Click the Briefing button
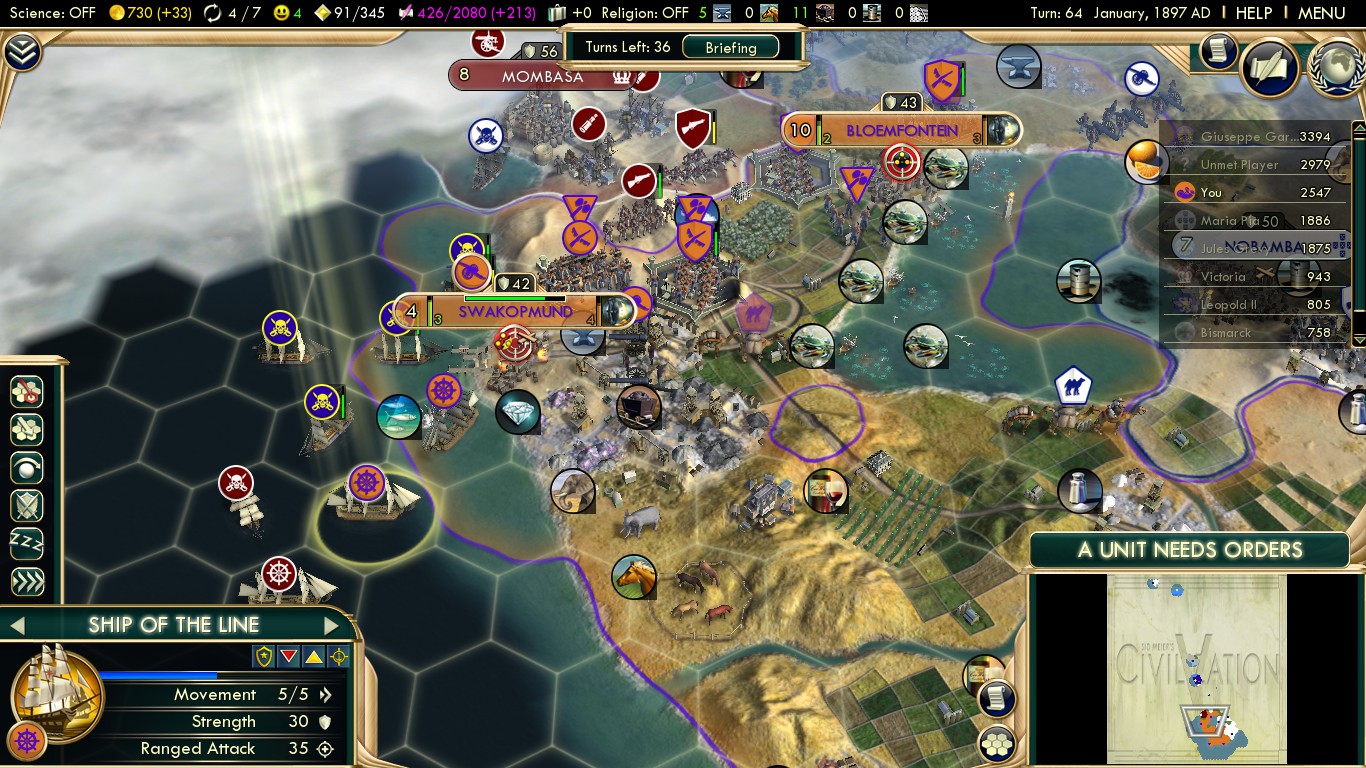The image size is (1366, 768). (730, 47)
